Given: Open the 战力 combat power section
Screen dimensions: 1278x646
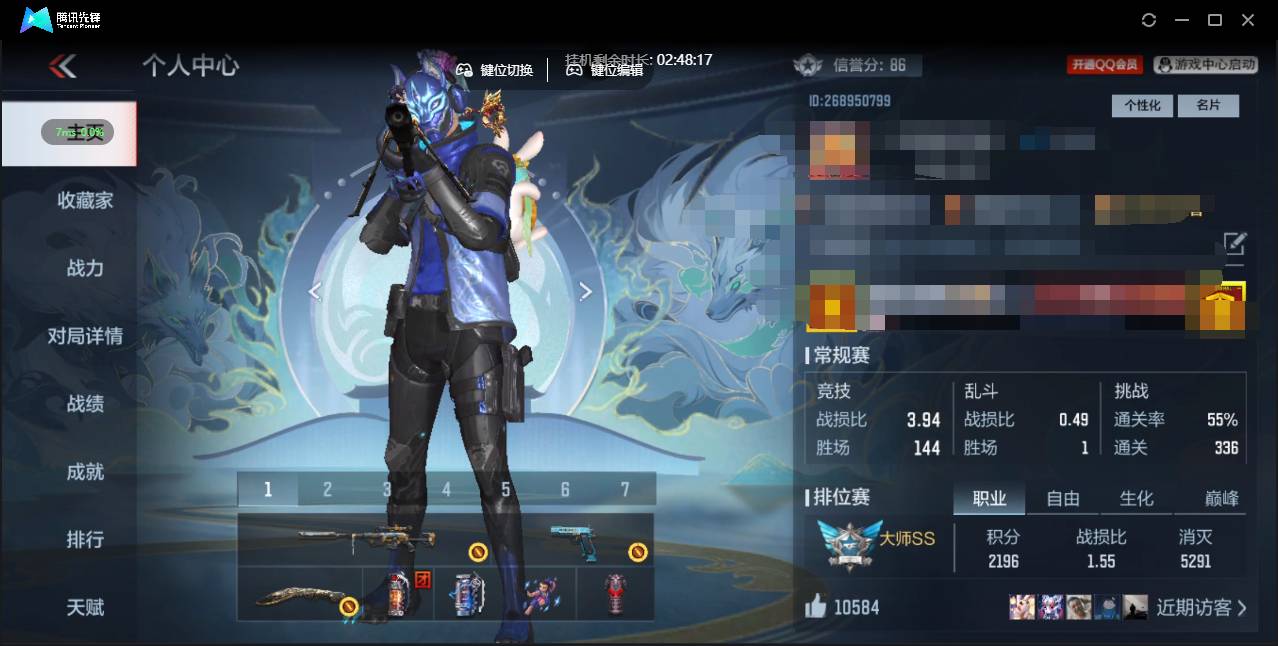Looking at the screenshot, I should [x=85, y=268].
